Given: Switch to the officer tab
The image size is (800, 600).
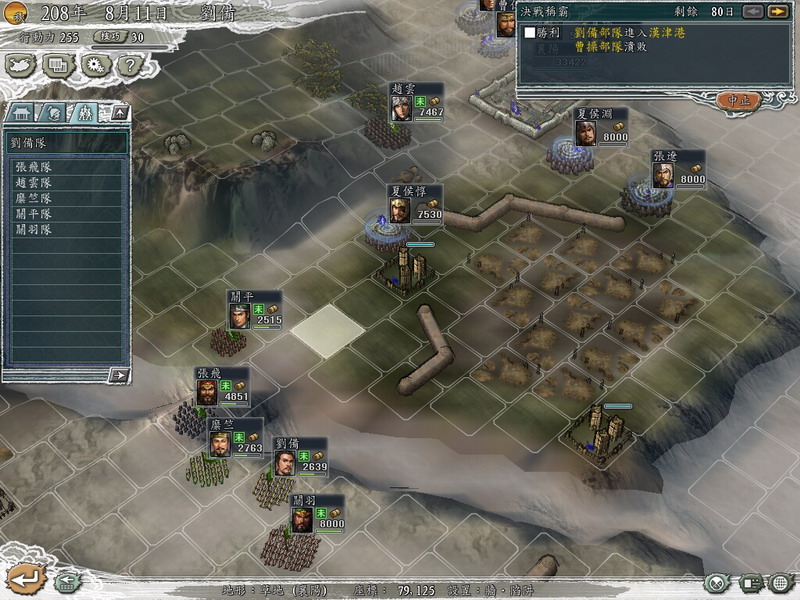Looking at the screenshot, I should (54, 112).
